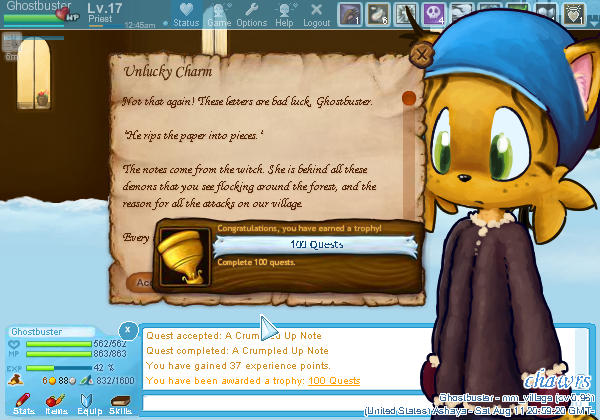Open the Stats panel
600x420 pixels.
pyautogui.click(x=25, y=403)
